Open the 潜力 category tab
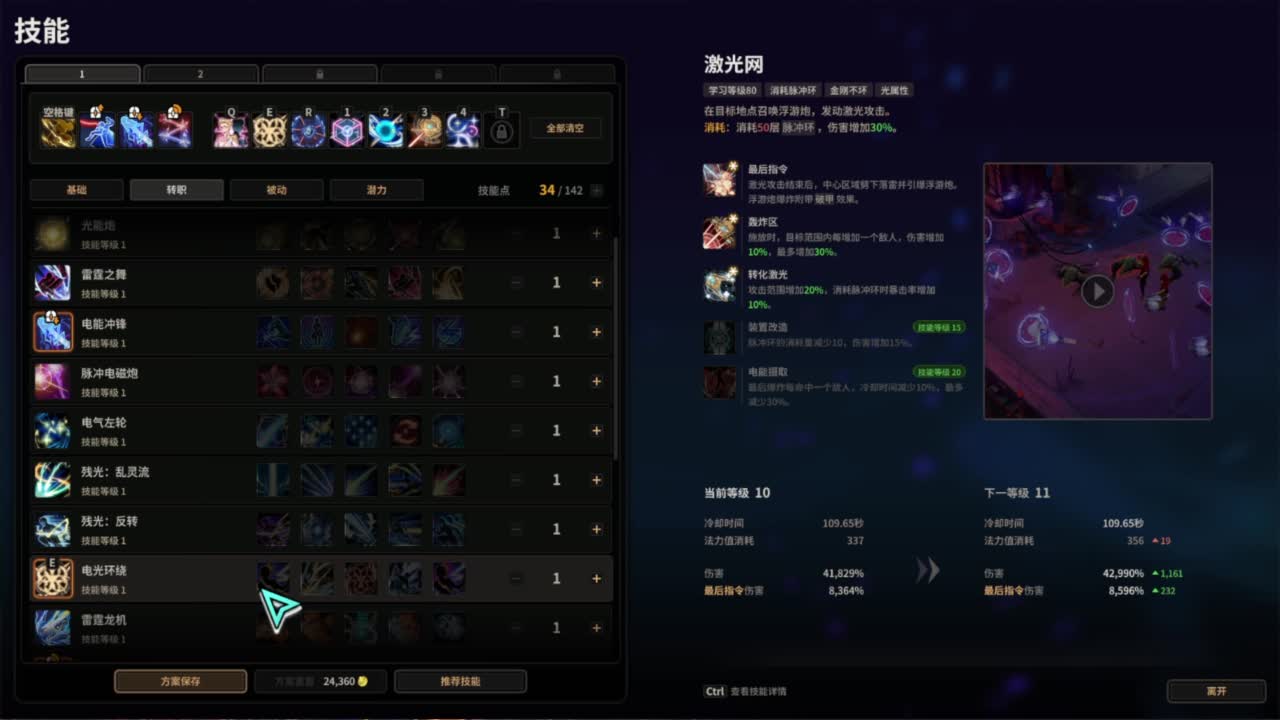 377,189
